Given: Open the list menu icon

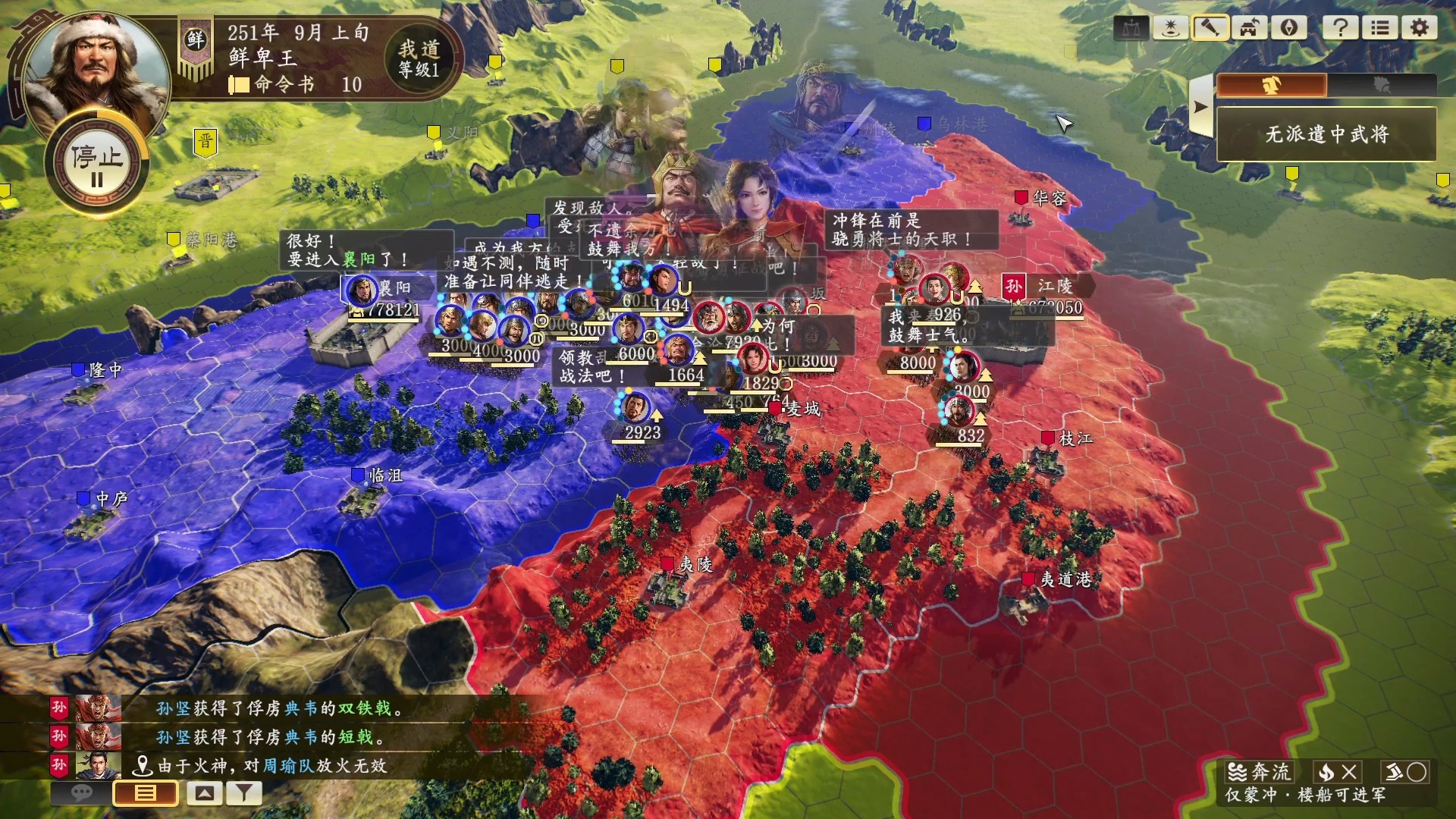Looking at the screenshot, I should tap(1380, 28).
